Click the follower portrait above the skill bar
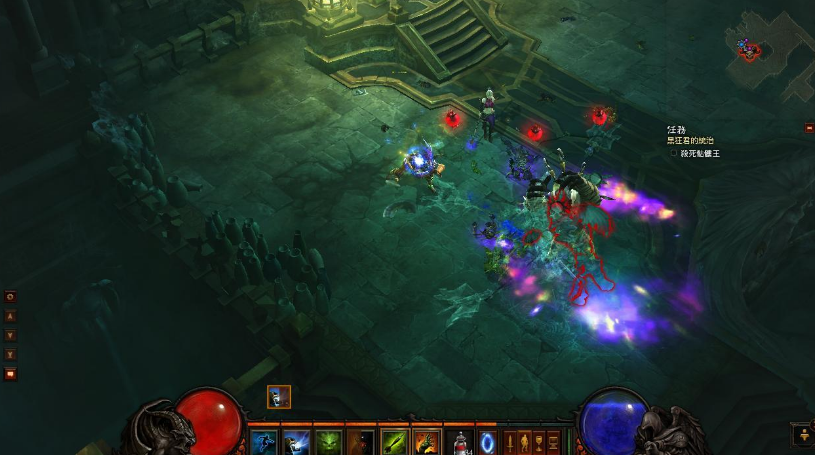This screenshot has height=455, width=815. click(x=279, y=397)
